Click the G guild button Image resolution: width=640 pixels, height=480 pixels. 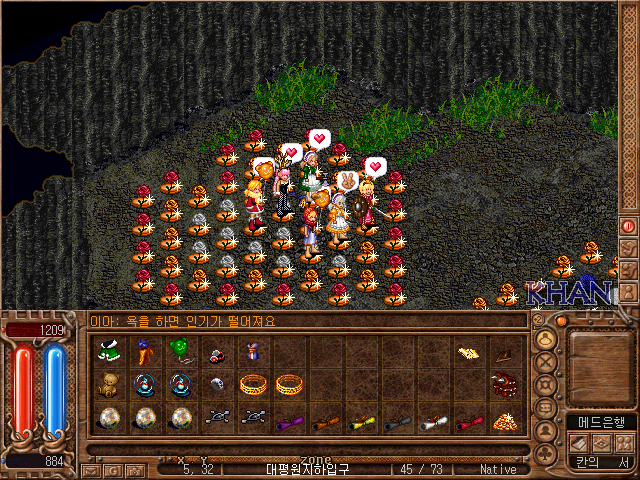[113, 469]
